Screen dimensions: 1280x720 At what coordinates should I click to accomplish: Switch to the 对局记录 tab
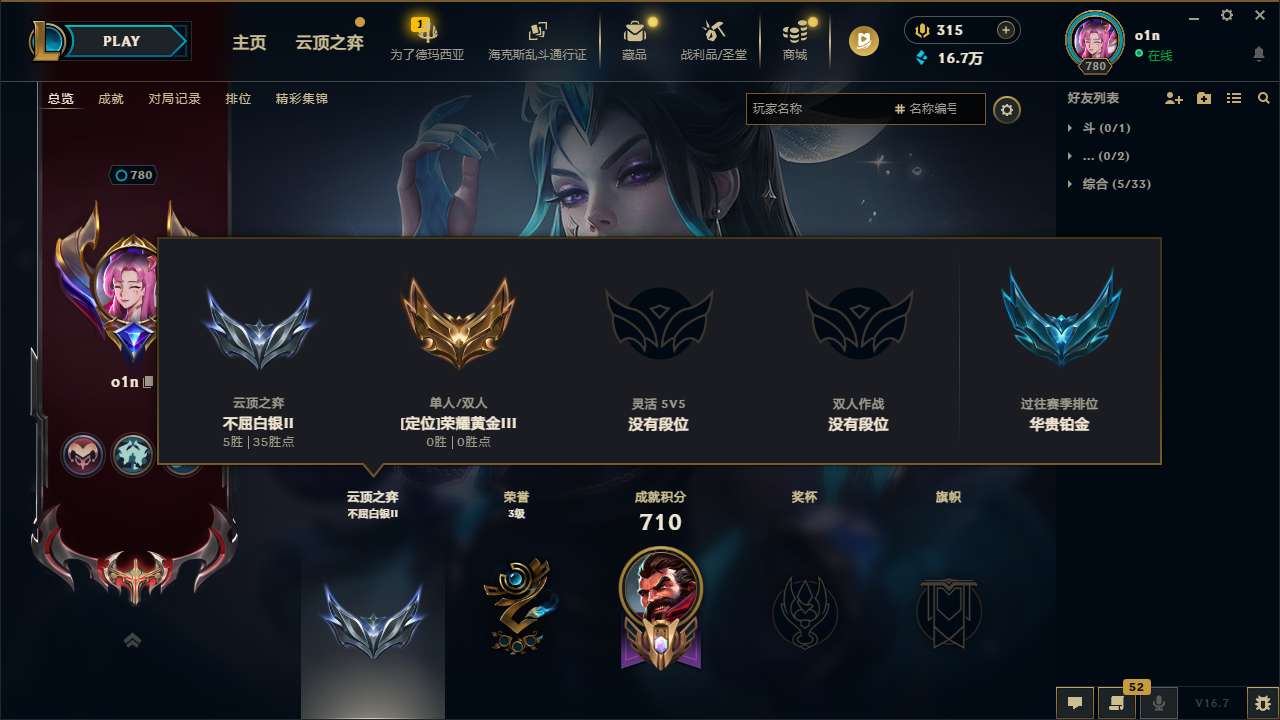[175, 99]
